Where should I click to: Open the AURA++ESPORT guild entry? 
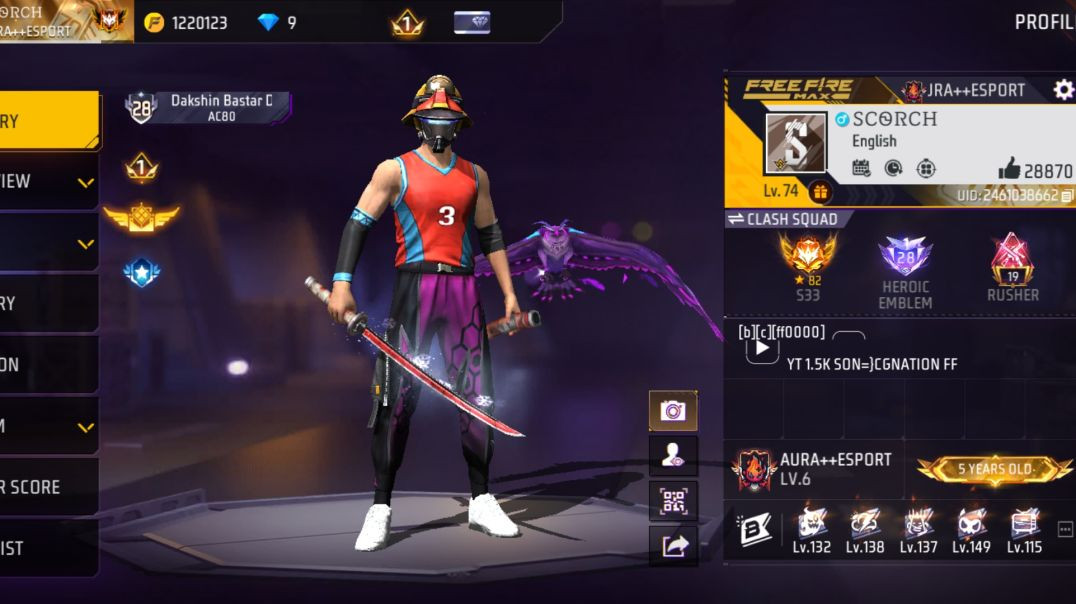810,468
